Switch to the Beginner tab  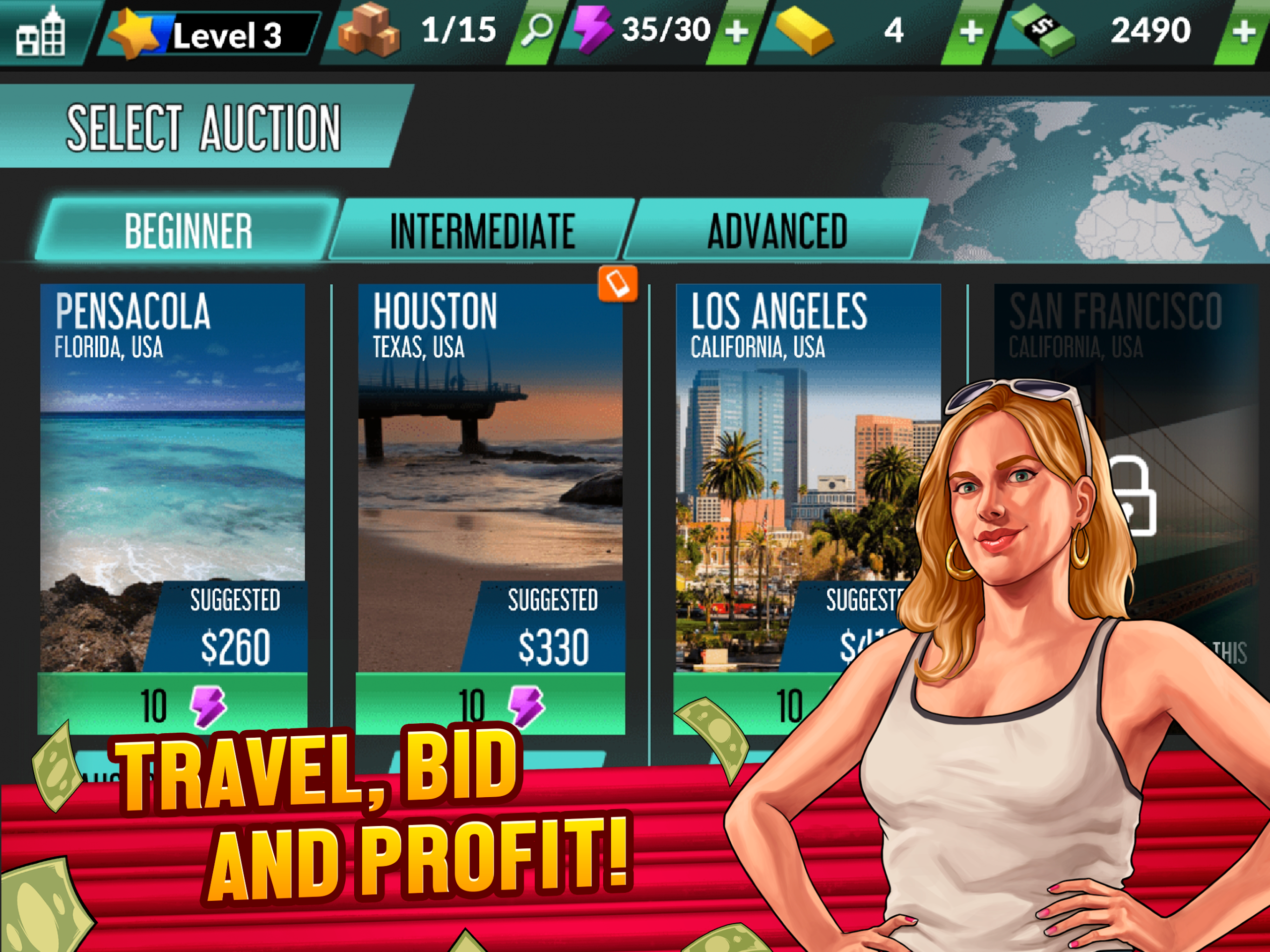click(189, 231)
